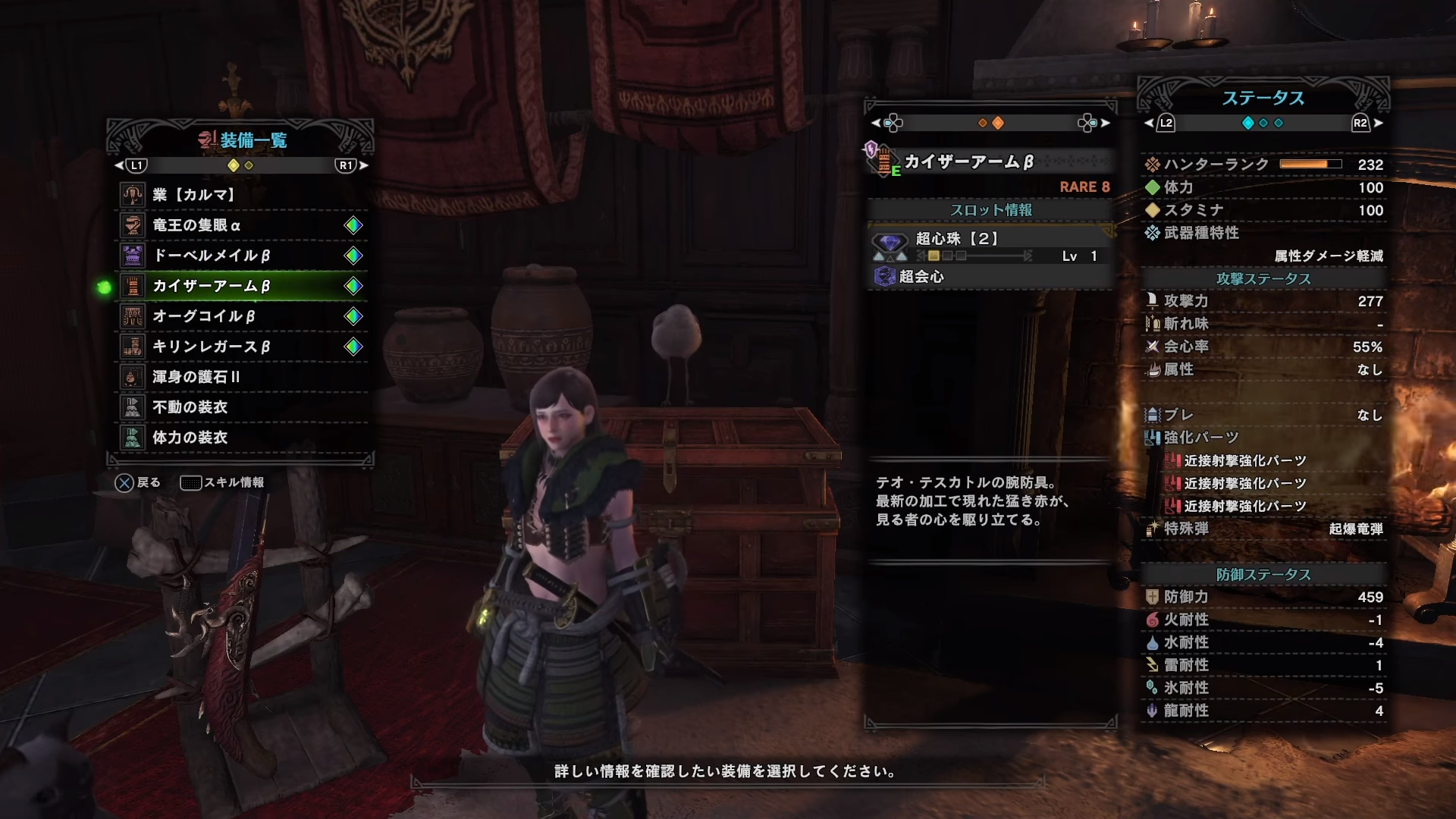Screen dimensions: 1456x819
Task: Show スキル情報 skill information
Action: (222, 482)
